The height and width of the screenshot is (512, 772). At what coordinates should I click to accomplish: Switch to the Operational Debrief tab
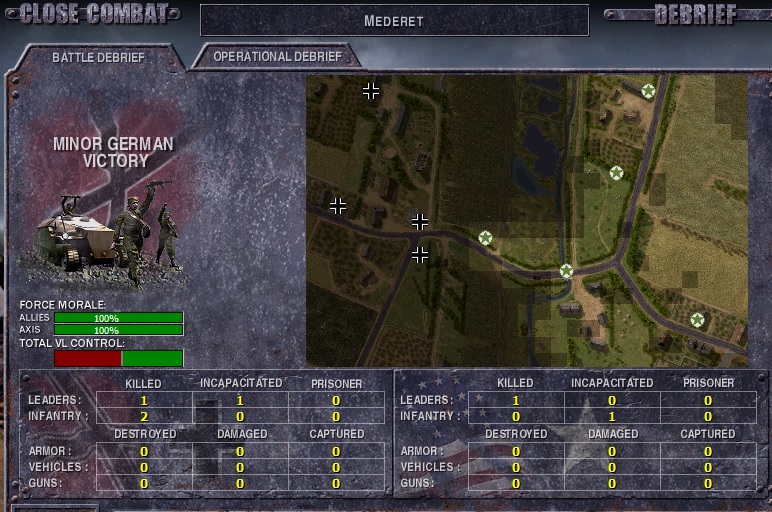(x=277, y=57)
